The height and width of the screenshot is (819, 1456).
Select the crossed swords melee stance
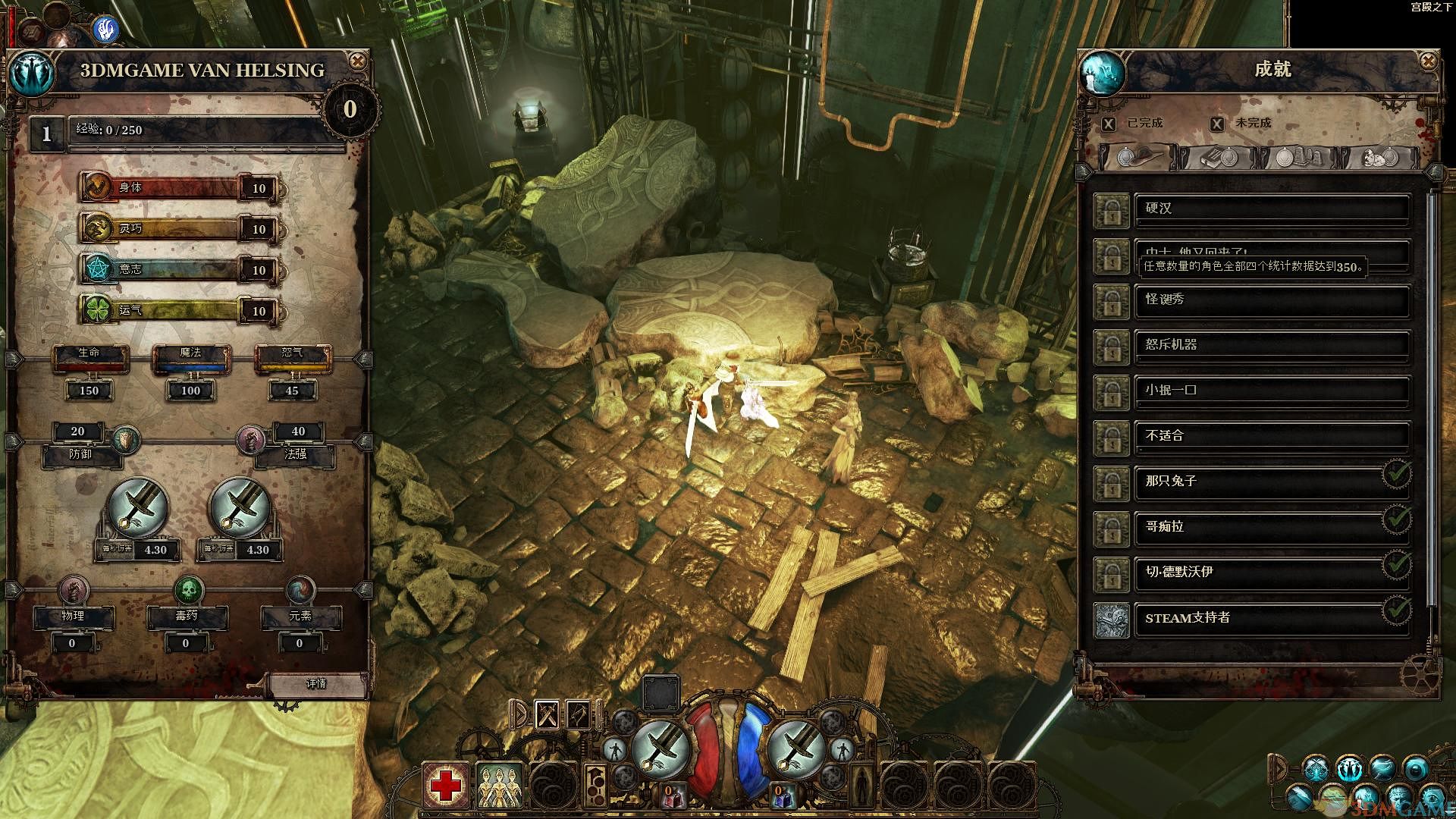[x=548, y=714]
